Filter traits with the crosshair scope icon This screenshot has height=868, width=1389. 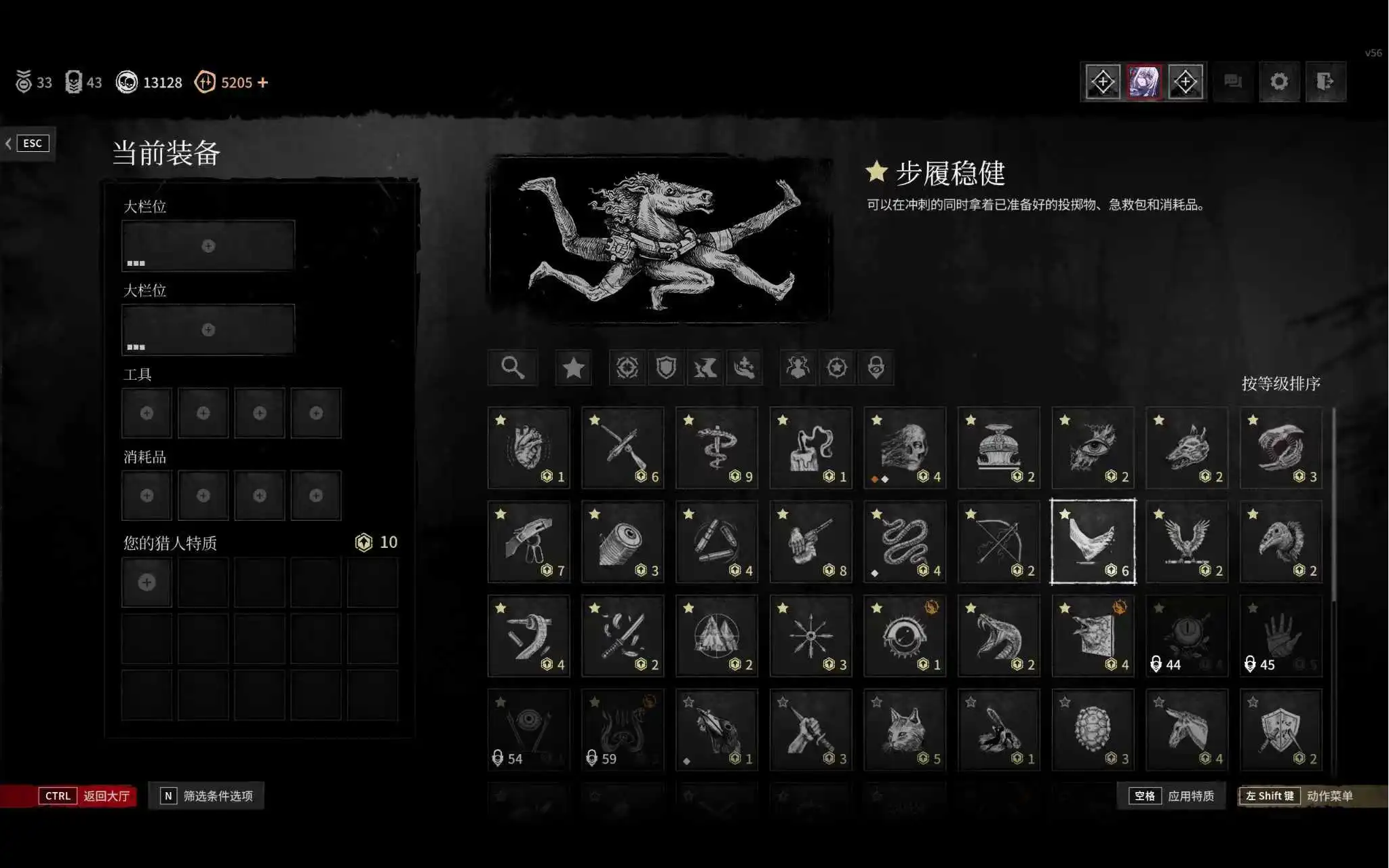(x=627, y=368)
